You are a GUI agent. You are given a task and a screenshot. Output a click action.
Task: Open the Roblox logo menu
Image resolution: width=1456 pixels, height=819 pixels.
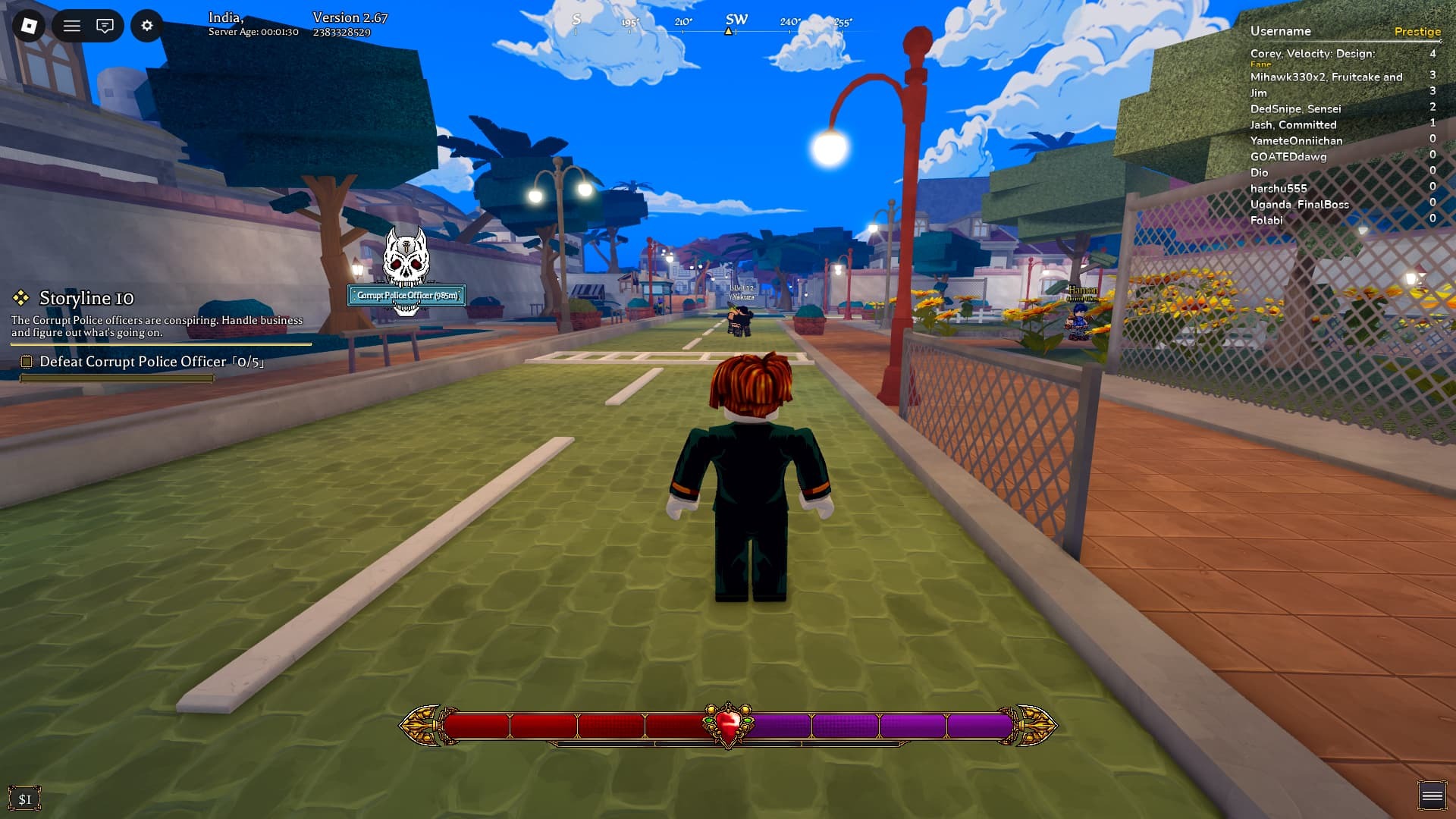pyautogui.click(x=29, y=26)
